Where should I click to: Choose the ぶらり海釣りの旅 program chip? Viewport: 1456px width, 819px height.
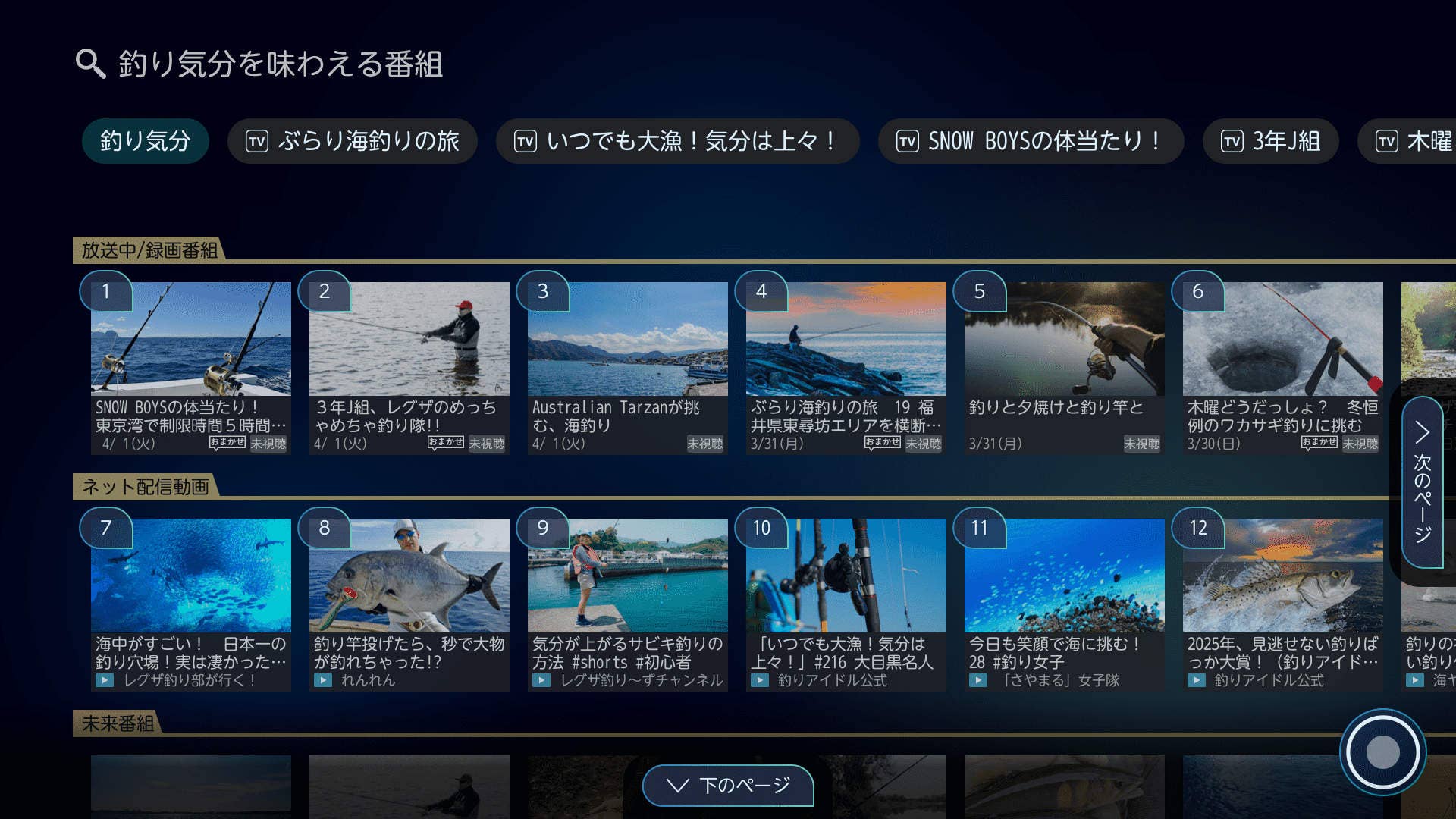click(353, 141)
